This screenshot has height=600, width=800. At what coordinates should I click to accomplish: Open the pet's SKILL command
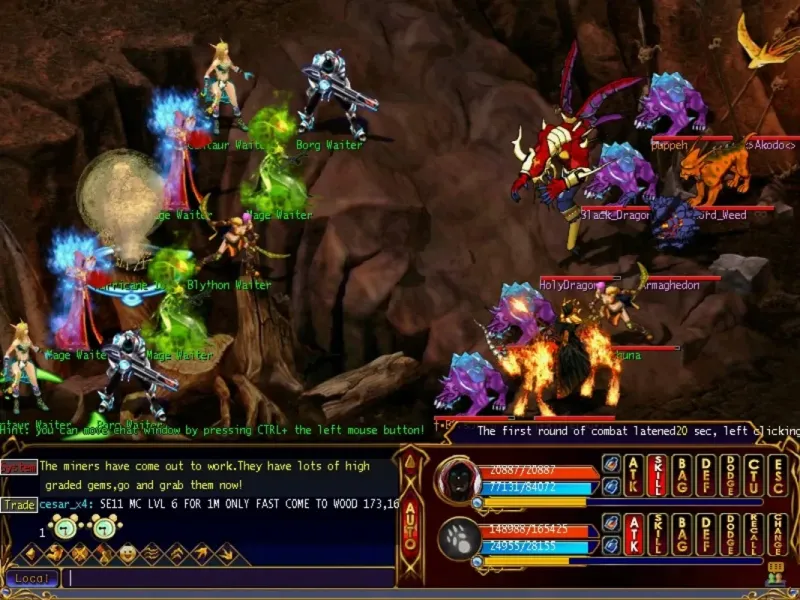coord(658,534)
